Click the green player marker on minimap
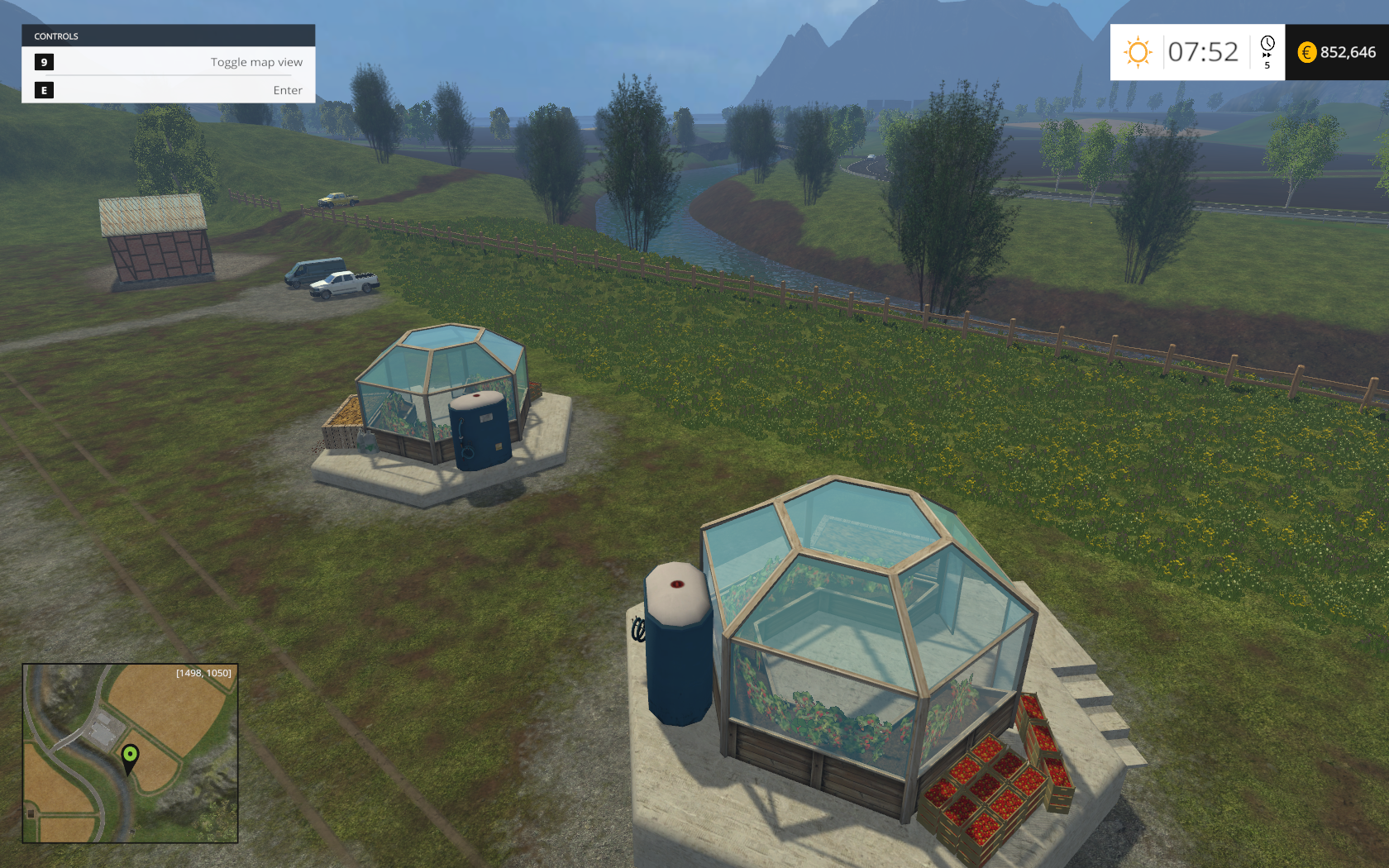The width and height of the screenshot is (1389, 868). 130,756
